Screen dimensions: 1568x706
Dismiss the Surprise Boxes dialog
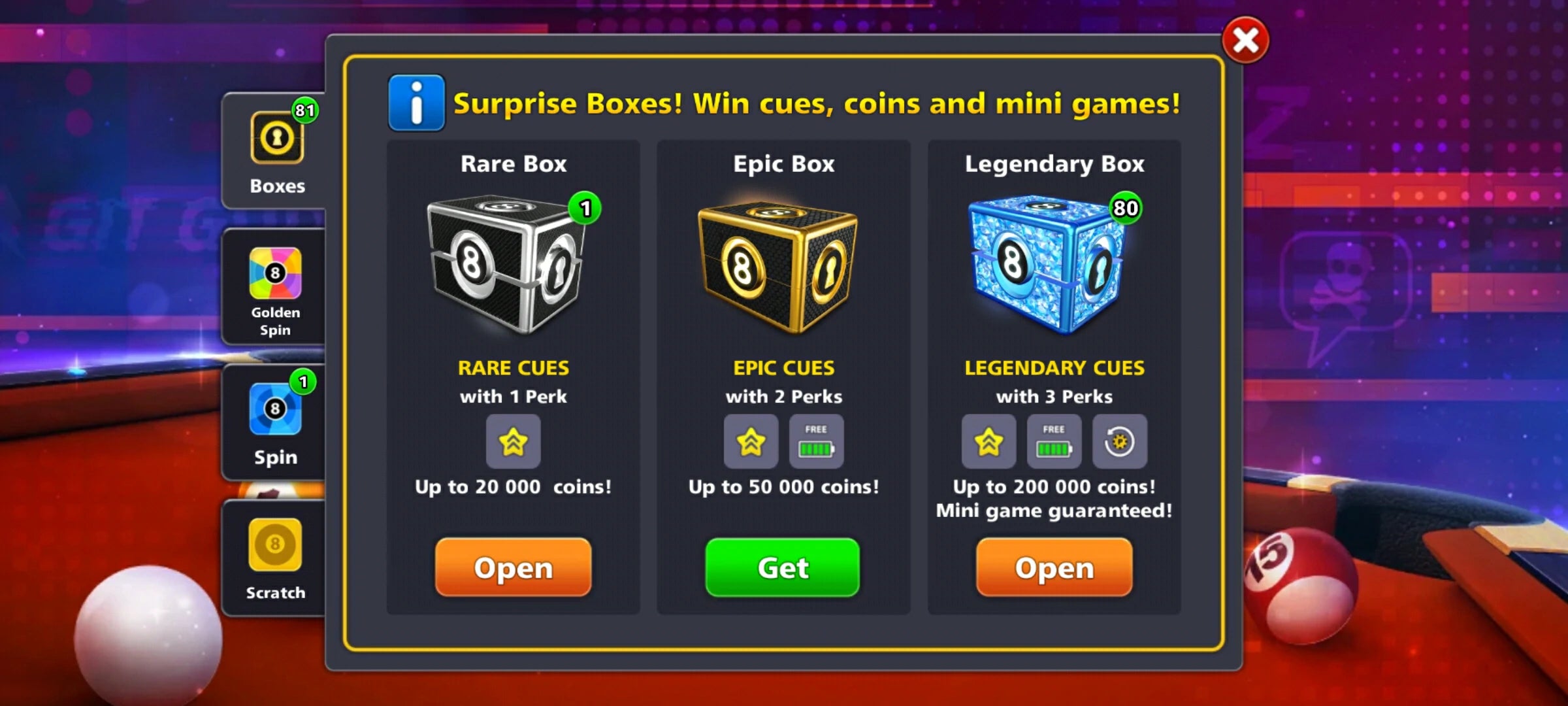tap(1245, 41)
